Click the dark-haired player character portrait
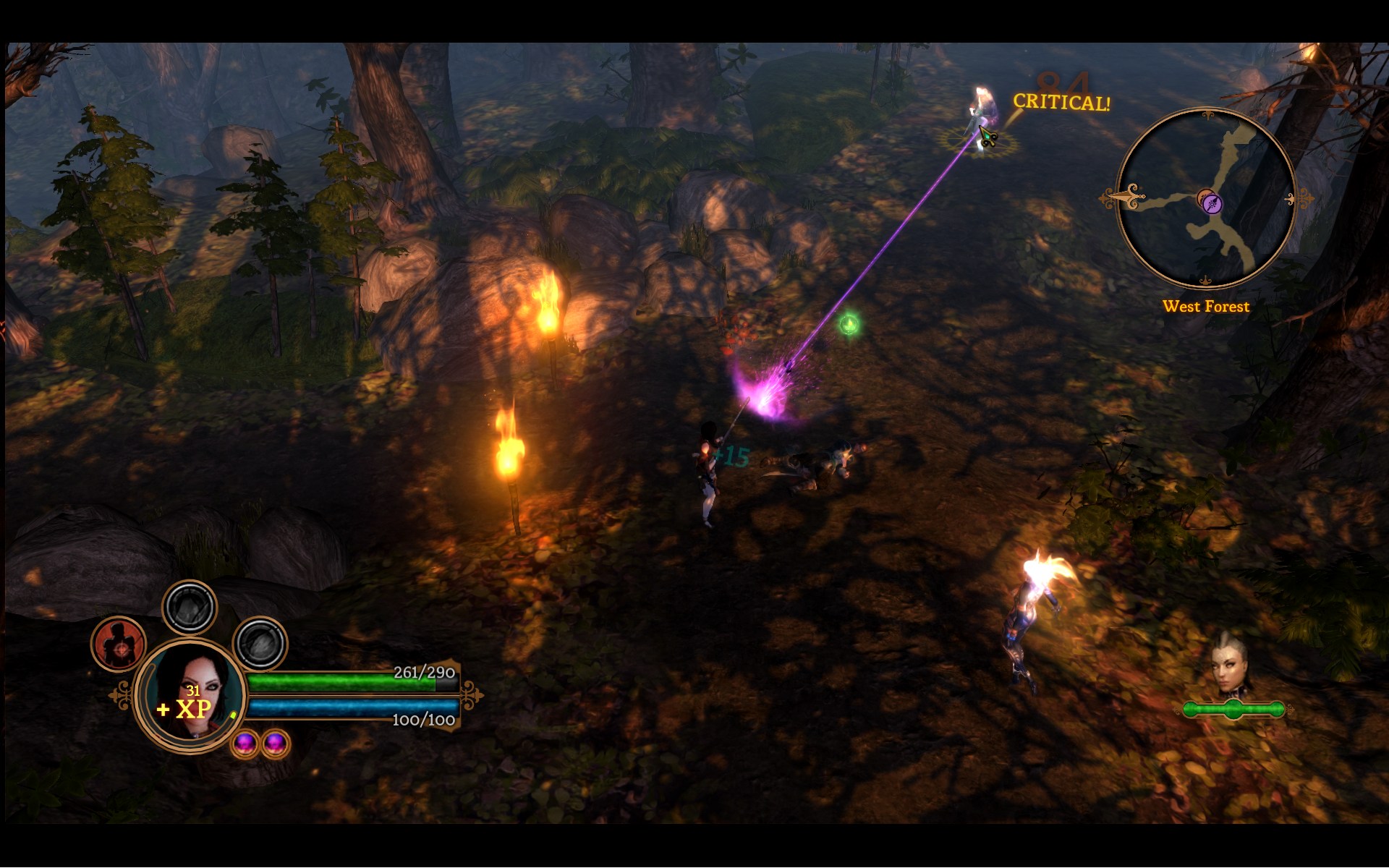Screen dimensions: 1389x868 pyautogui.click(x=190, y=694)
